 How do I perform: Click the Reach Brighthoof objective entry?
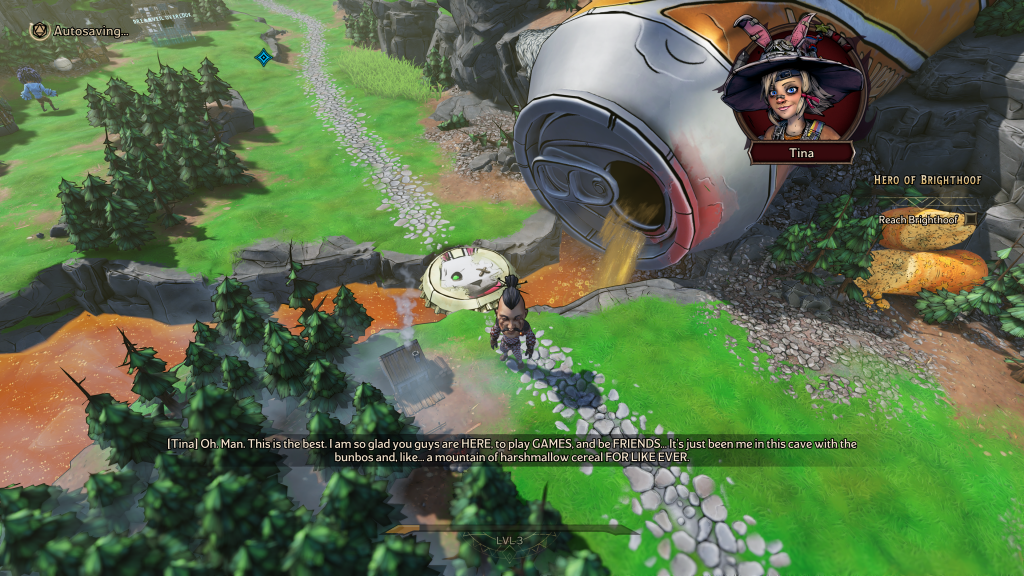click(x=918, y=219)
